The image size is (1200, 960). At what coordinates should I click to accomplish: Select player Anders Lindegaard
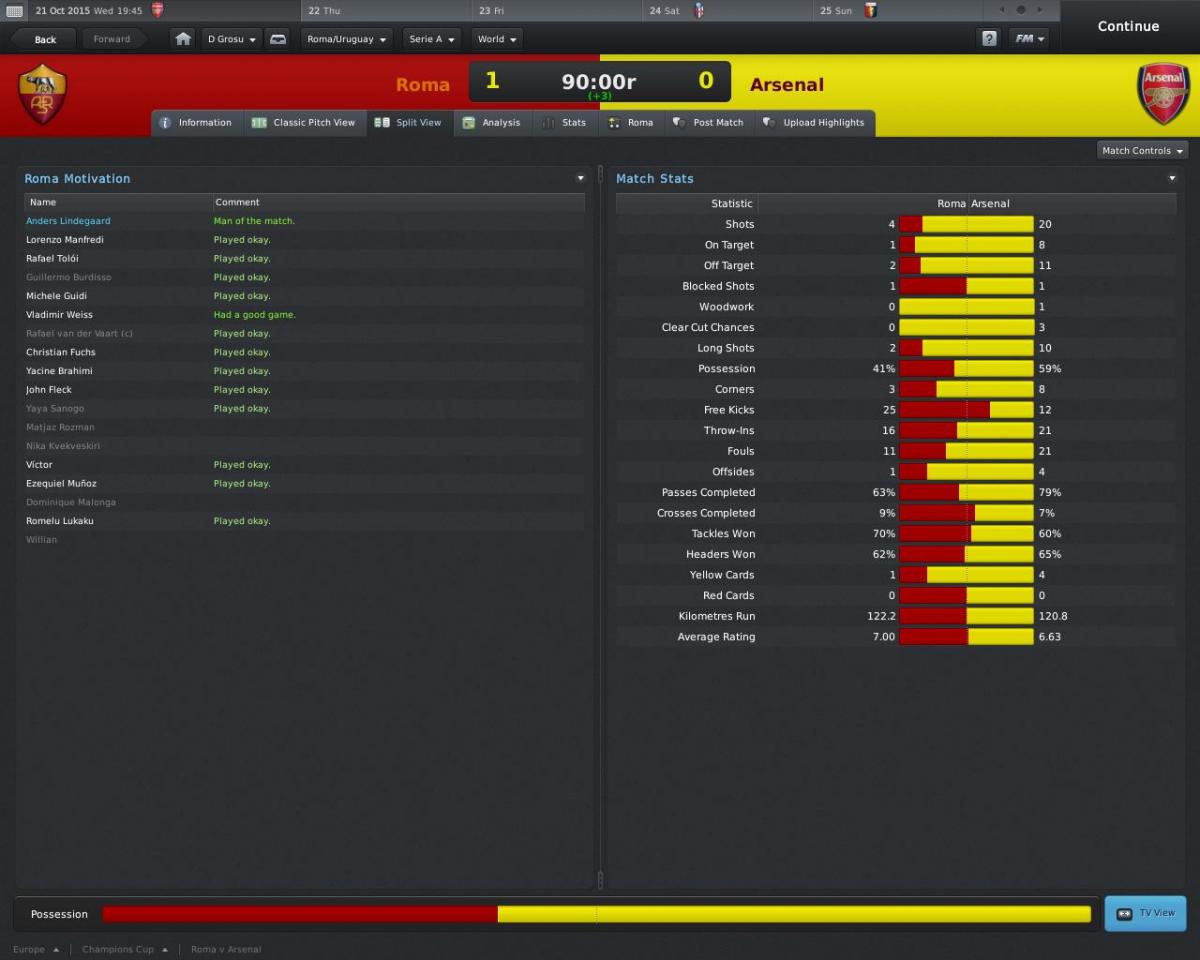click(x=68, y=221)
